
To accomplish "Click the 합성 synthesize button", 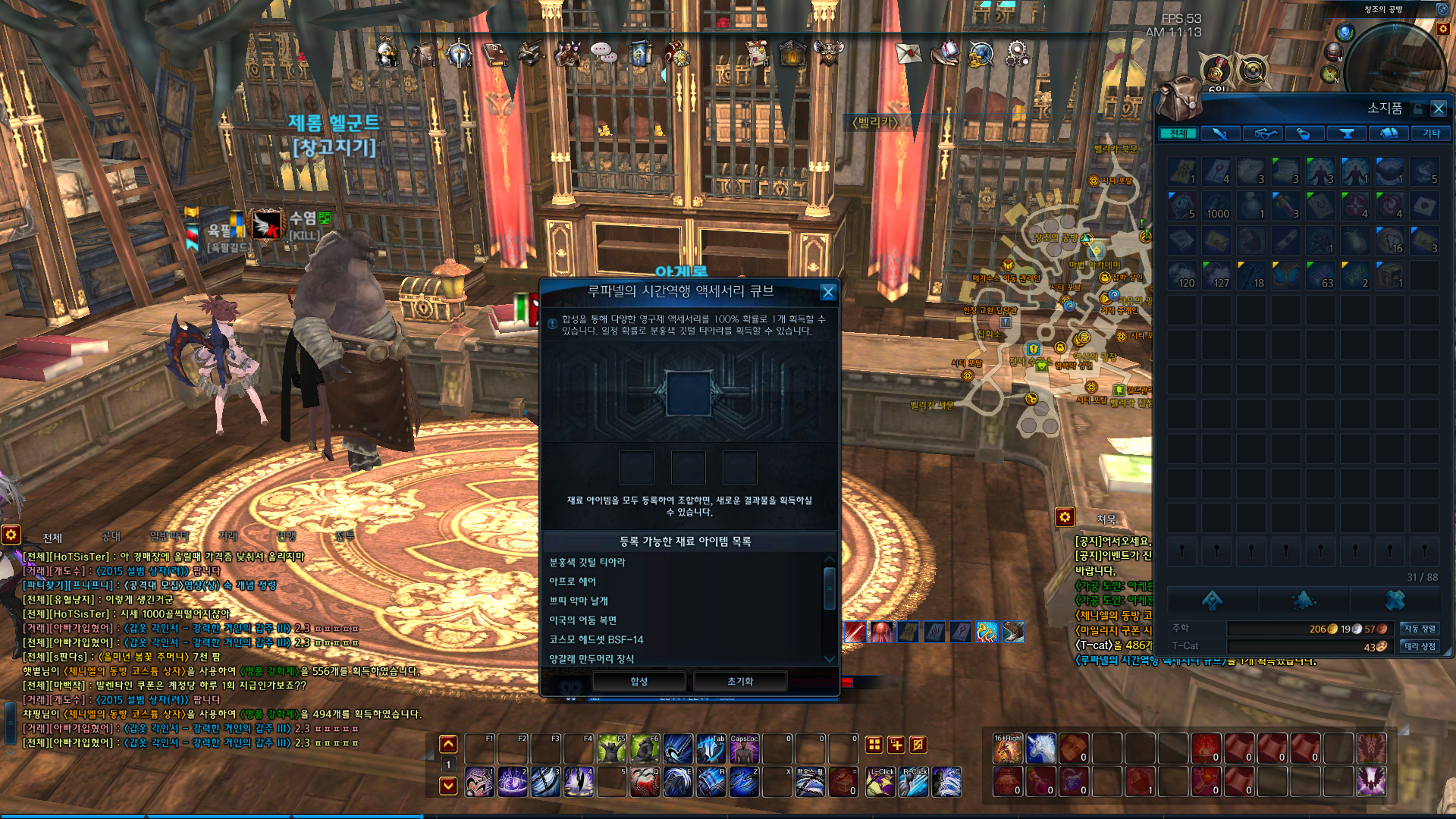I will pyautogui.click(x=639, y=681).
